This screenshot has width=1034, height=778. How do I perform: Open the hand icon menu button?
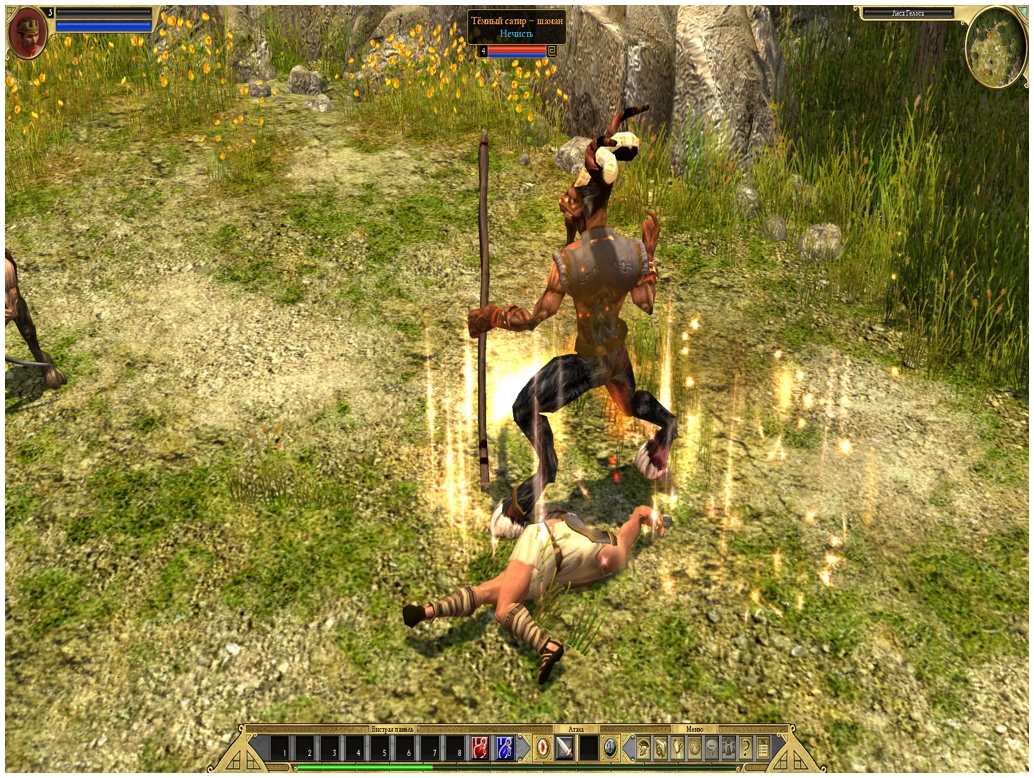[678, 748]
